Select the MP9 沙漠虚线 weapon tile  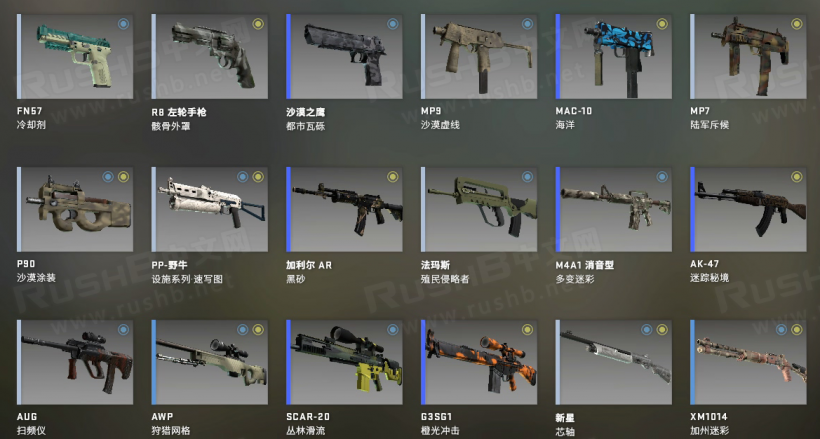[478, 56]
